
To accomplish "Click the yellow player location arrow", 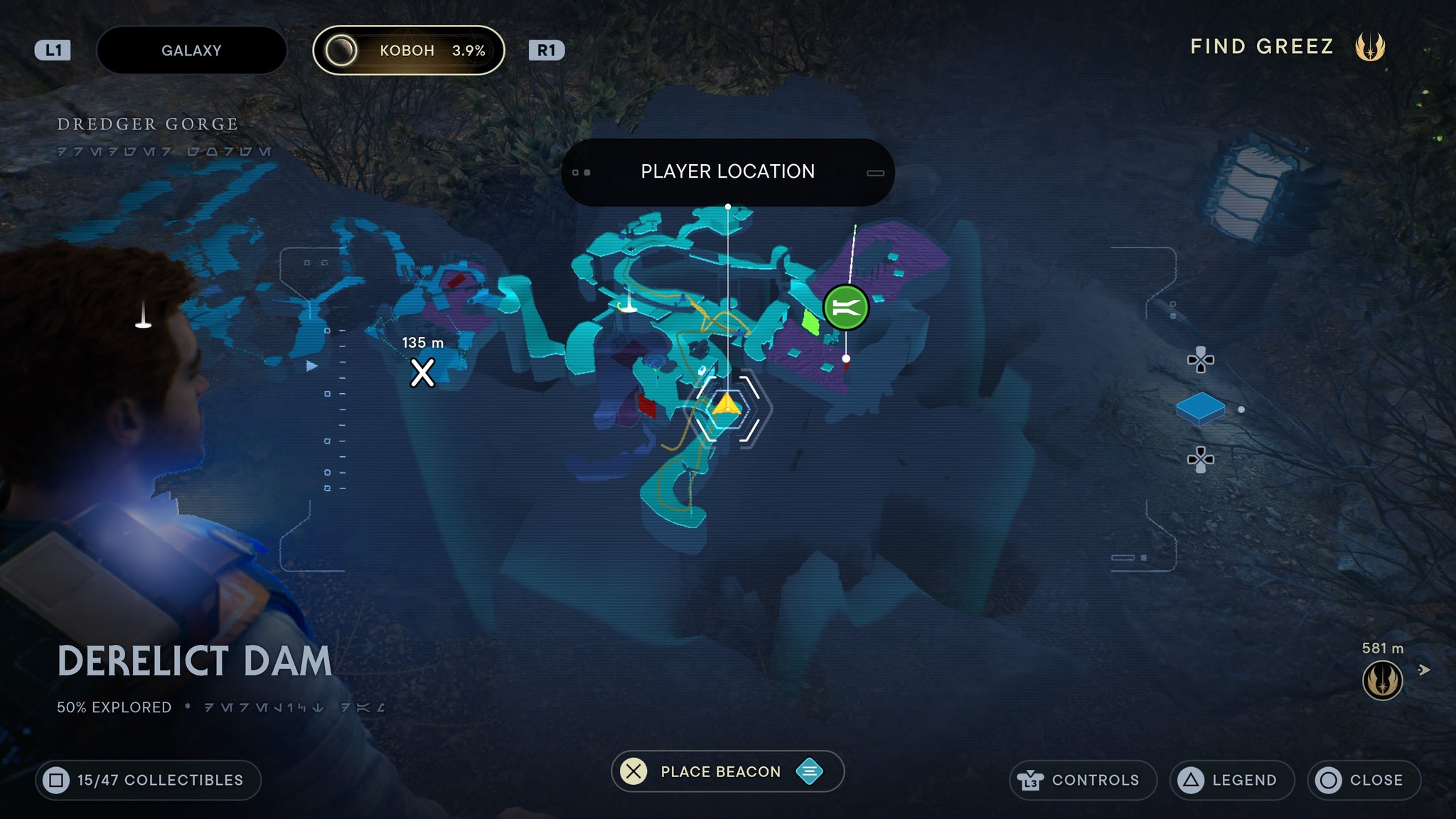I will click(727, 405).
